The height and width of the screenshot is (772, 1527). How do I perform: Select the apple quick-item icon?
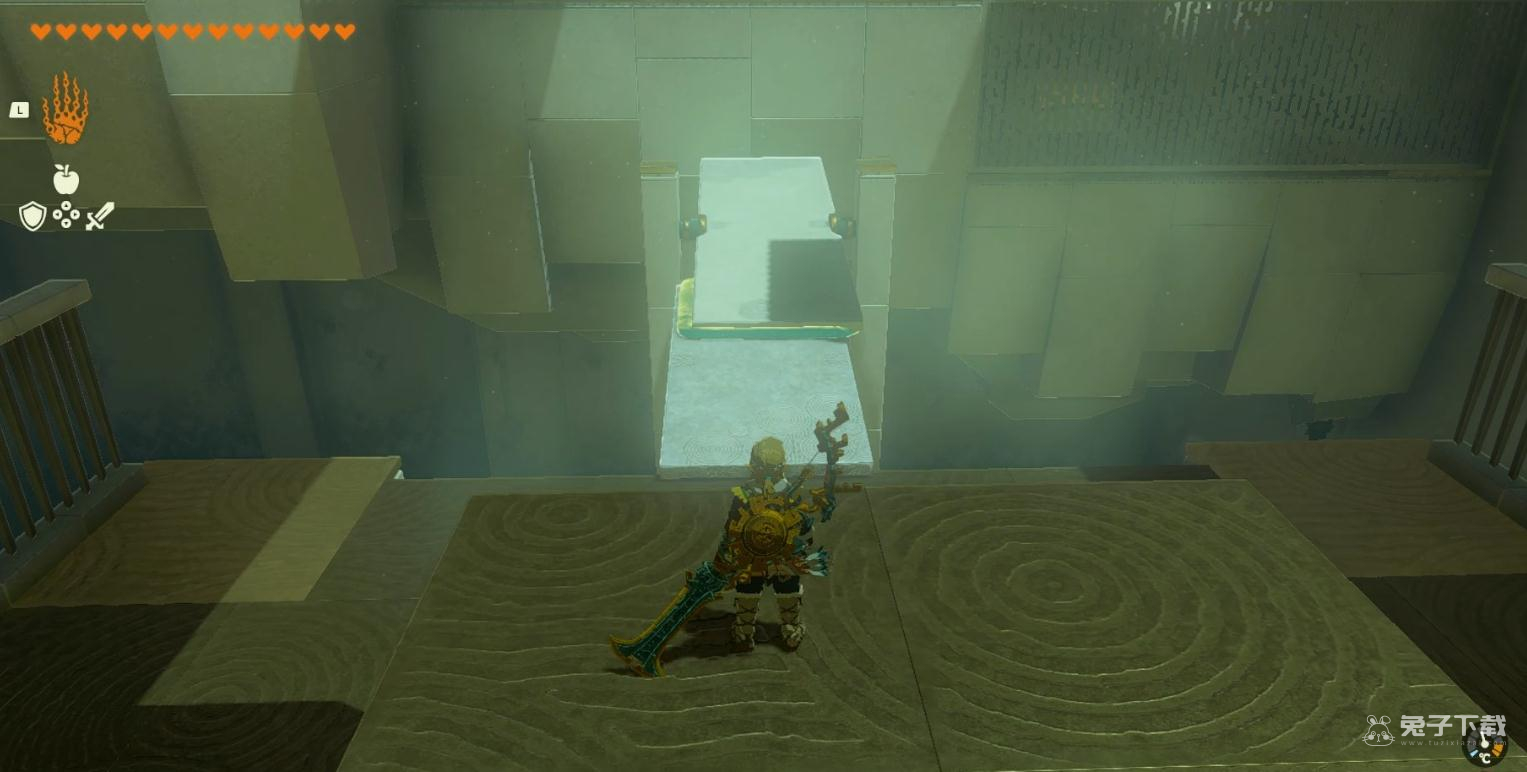coord(66,179)
